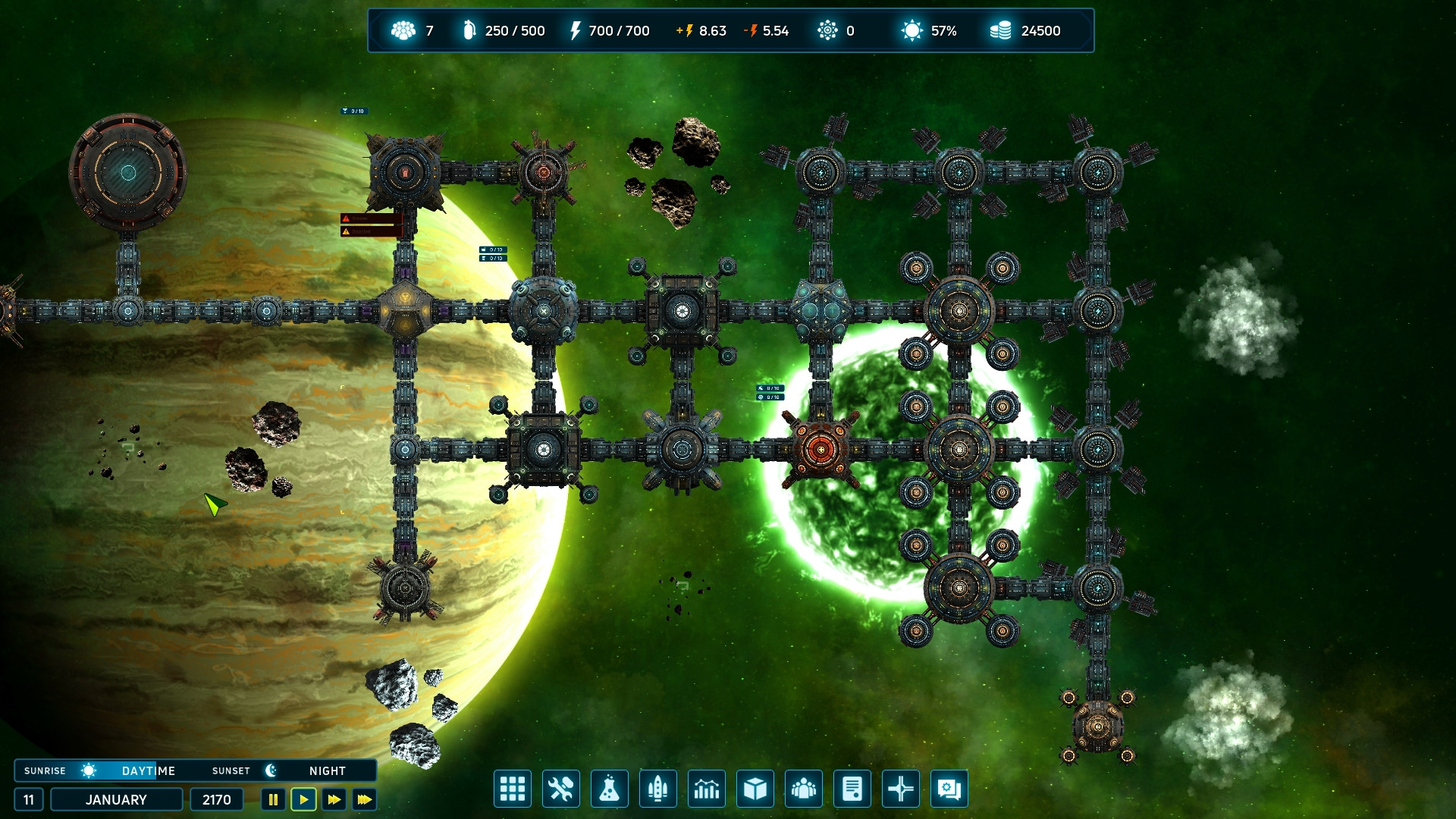Open the messages chat gear panel

(x=949, y=789)
